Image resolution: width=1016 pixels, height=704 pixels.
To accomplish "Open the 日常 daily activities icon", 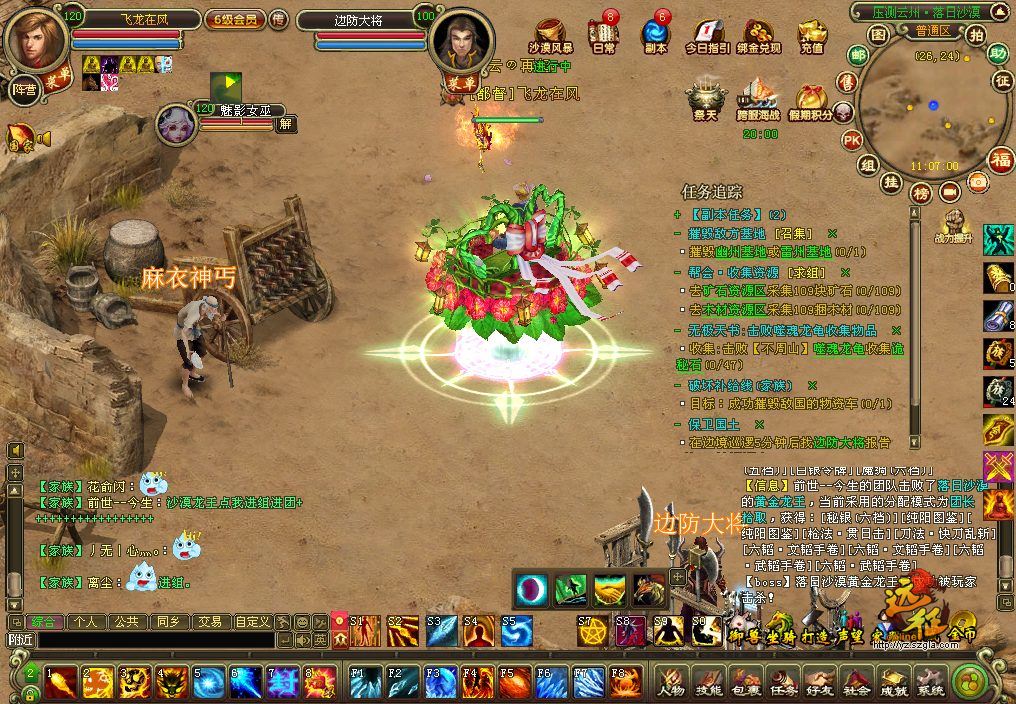I will point(603,35).
